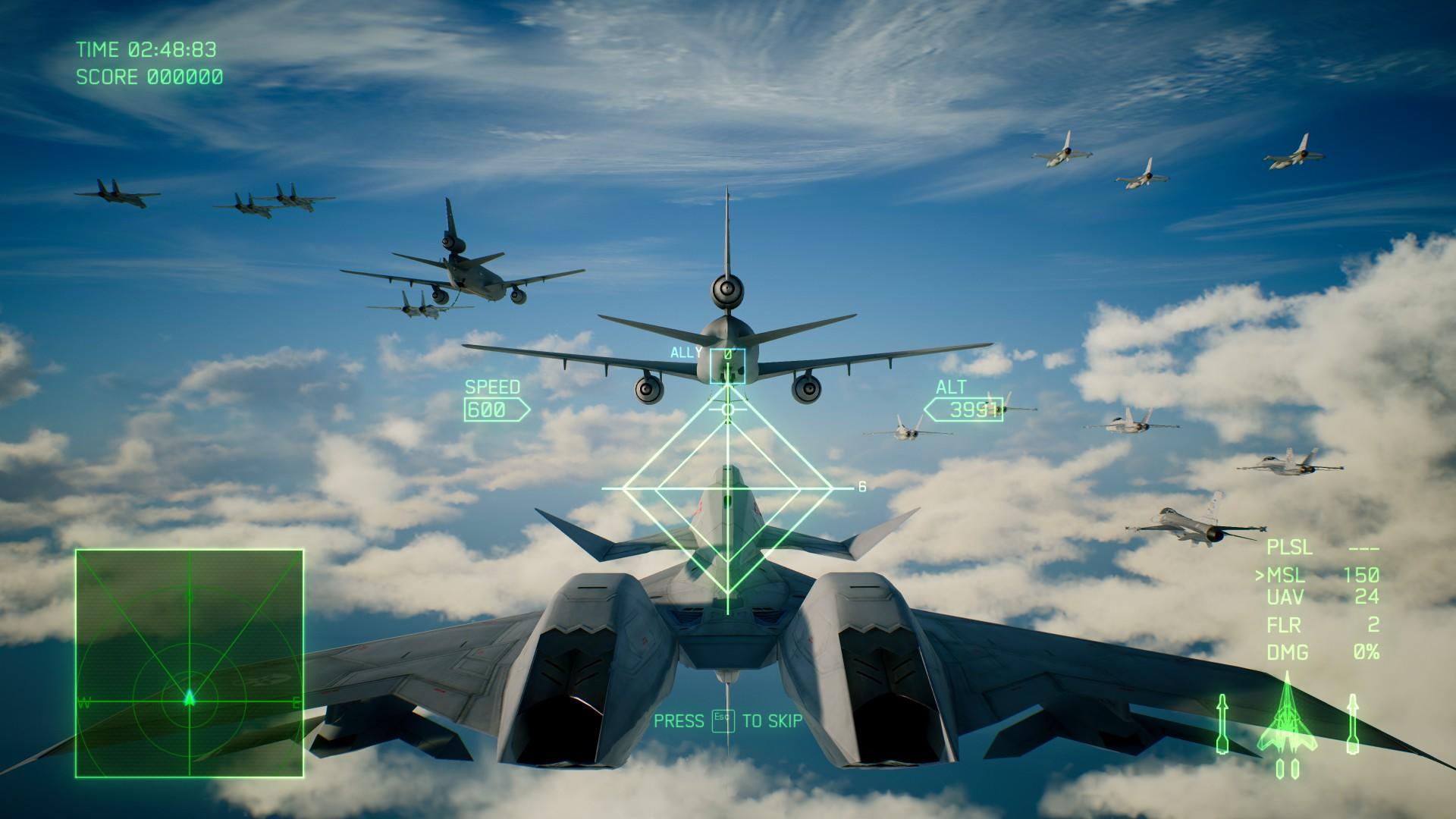
Task: Click the circular aiming reticle below the tanker
Action: click(x=726, y=410)
